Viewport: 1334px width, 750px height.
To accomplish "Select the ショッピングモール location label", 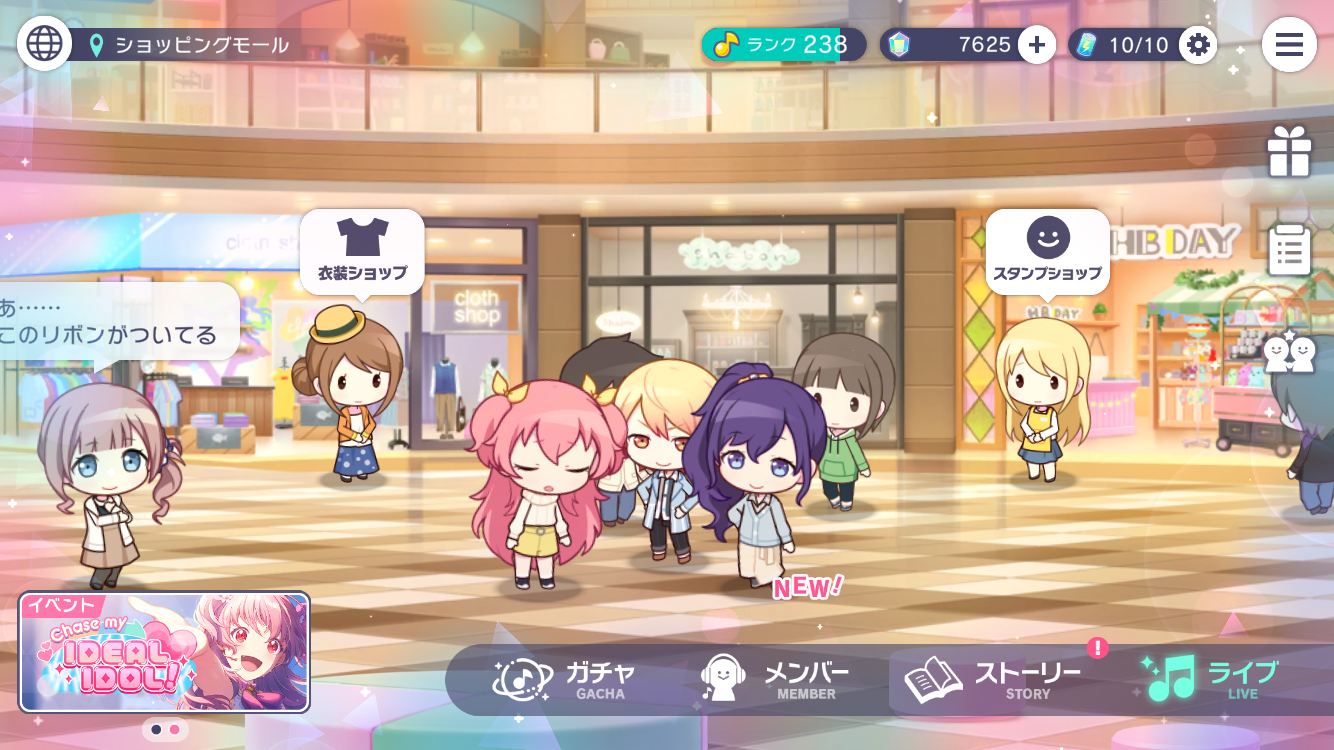I will pyautogui.click(x=200, y=45).
